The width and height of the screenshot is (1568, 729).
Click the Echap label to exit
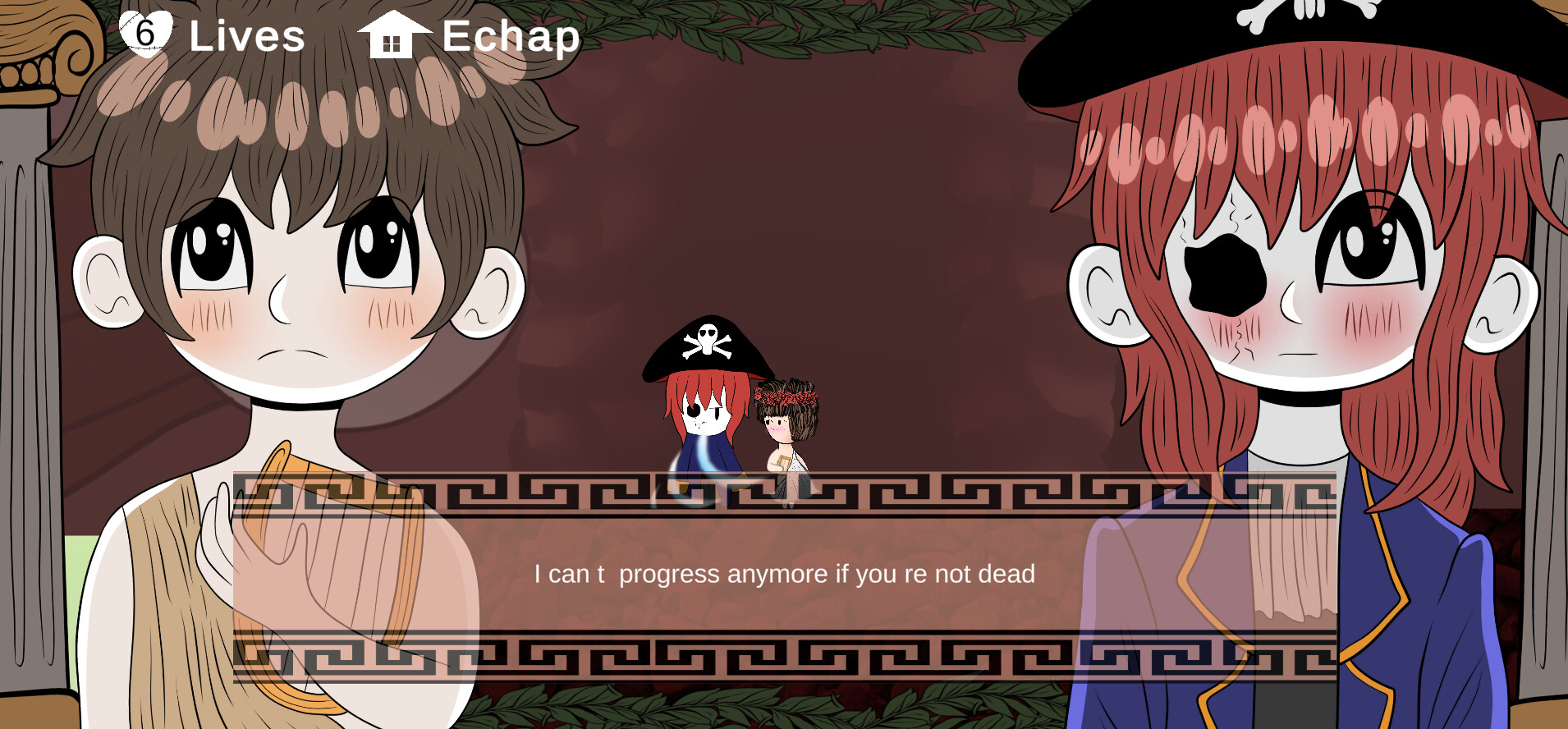509,36
